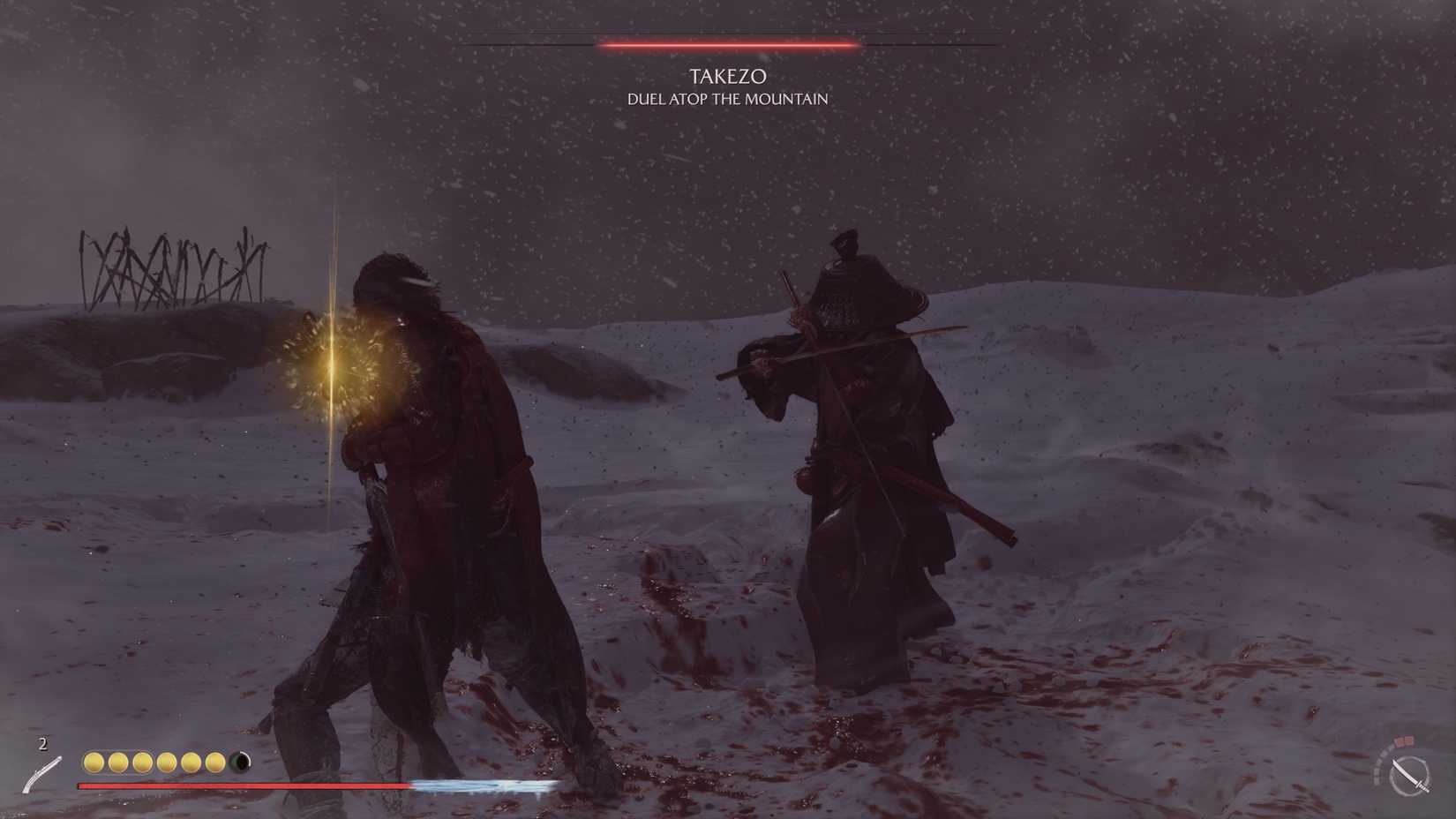This screenshot has width=1456, height=819.
Task: Click the last filled resolve orb
Action: click(217, 762)
